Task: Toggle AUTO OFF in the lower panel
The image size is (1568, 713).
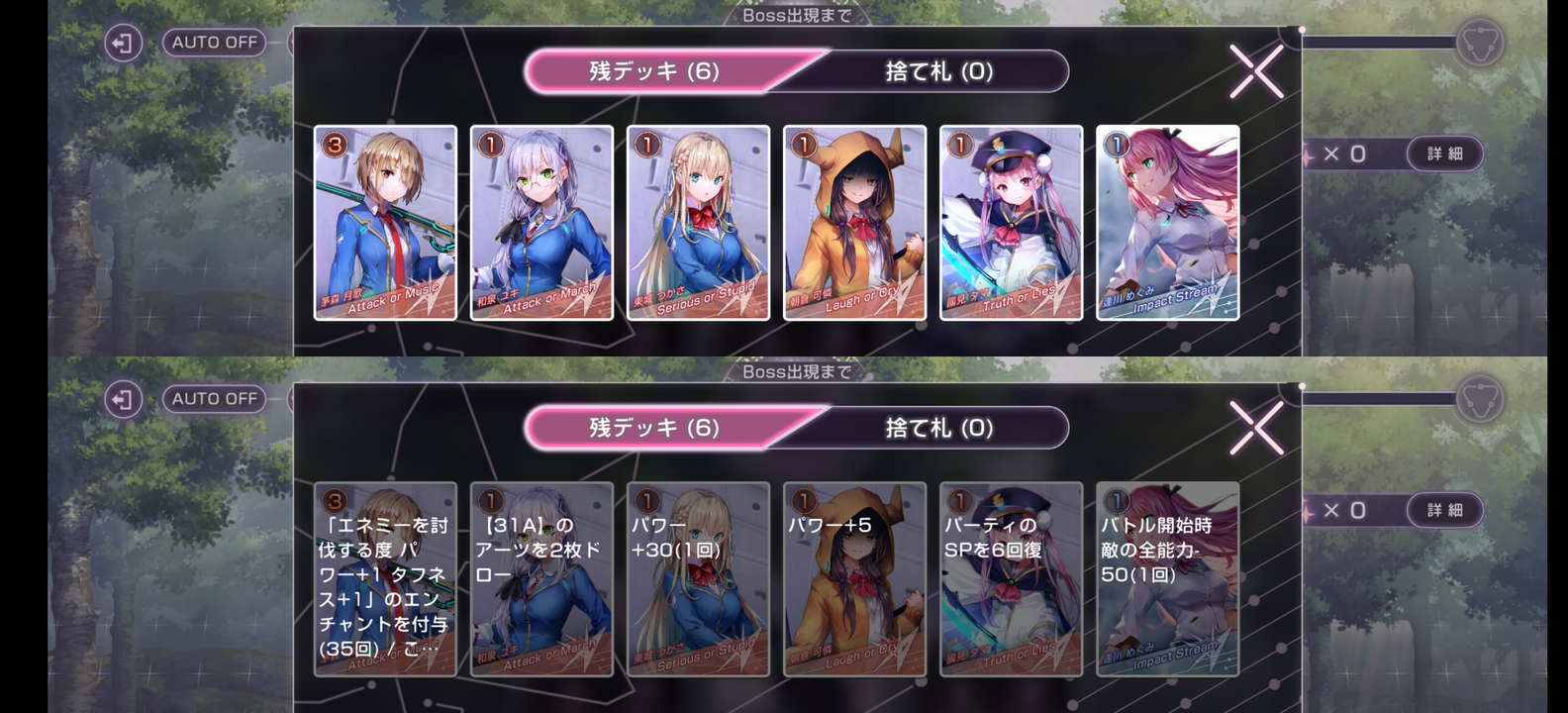Action: pos(213,398)
